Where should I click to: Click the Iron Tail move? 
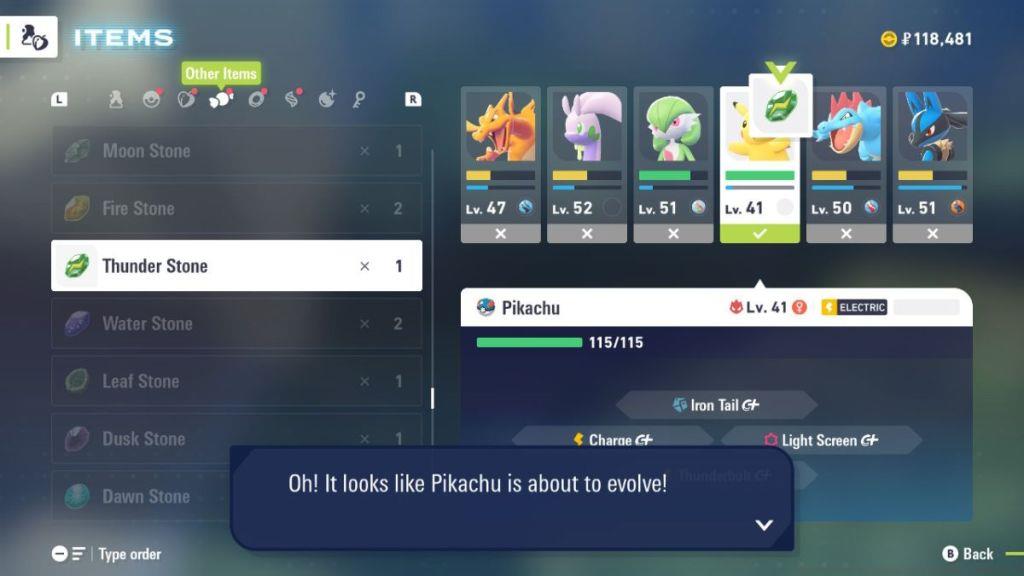tap(716, 405)
